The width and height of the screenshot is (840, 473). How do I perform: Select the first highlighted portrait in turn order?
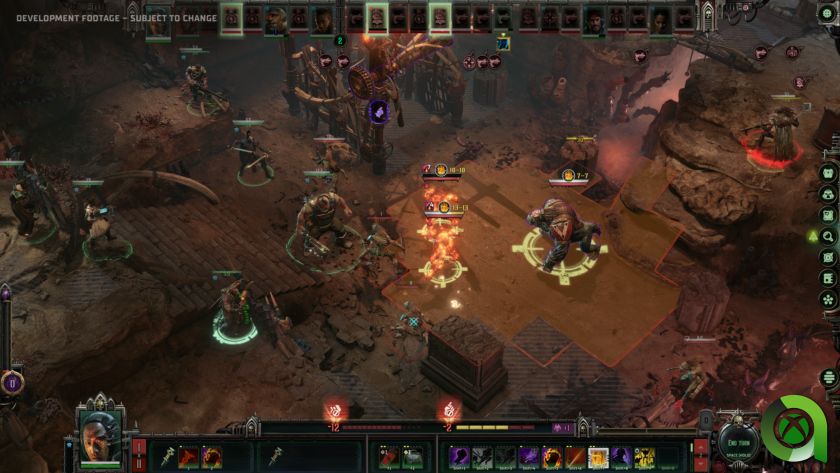pos(231,17)
